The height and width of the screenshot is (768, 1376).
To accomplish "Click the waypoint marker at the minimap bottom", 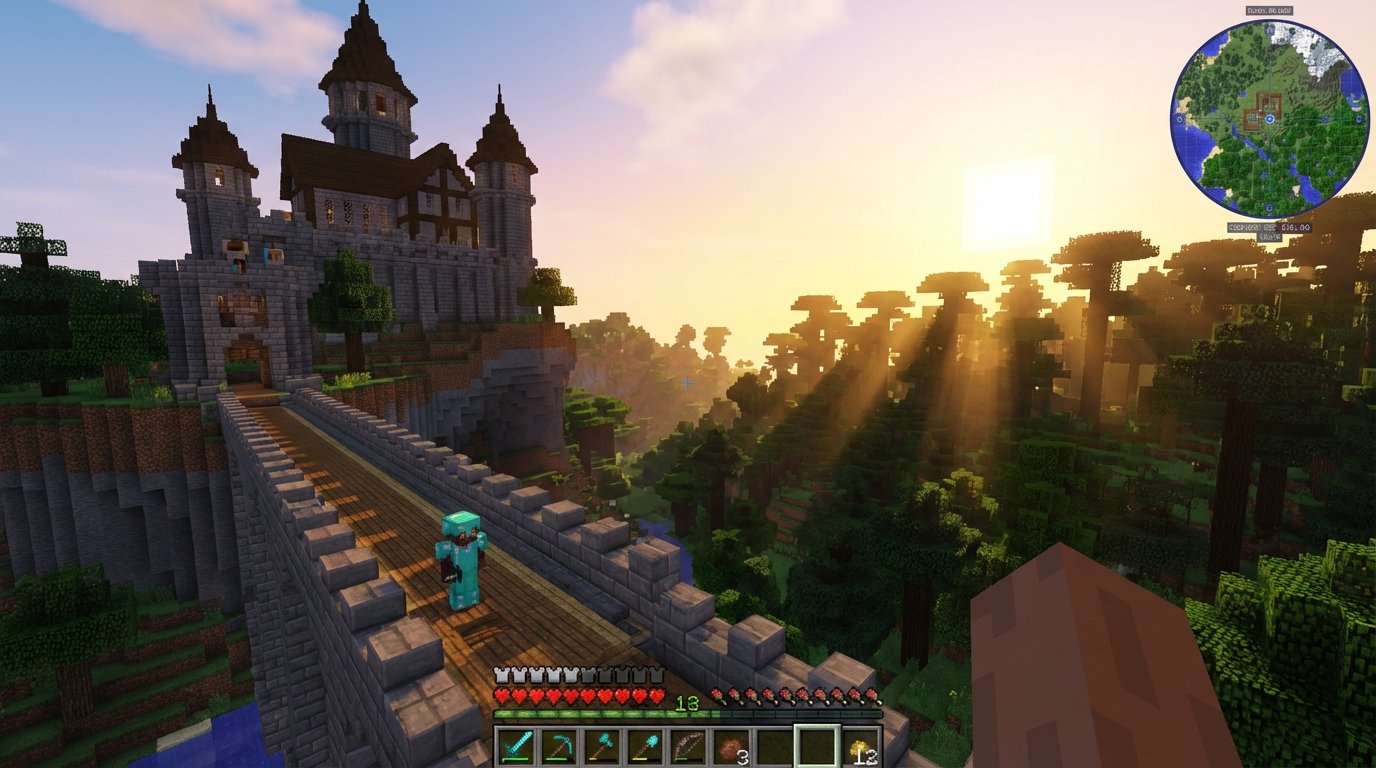I will [x=1269, y=207].
